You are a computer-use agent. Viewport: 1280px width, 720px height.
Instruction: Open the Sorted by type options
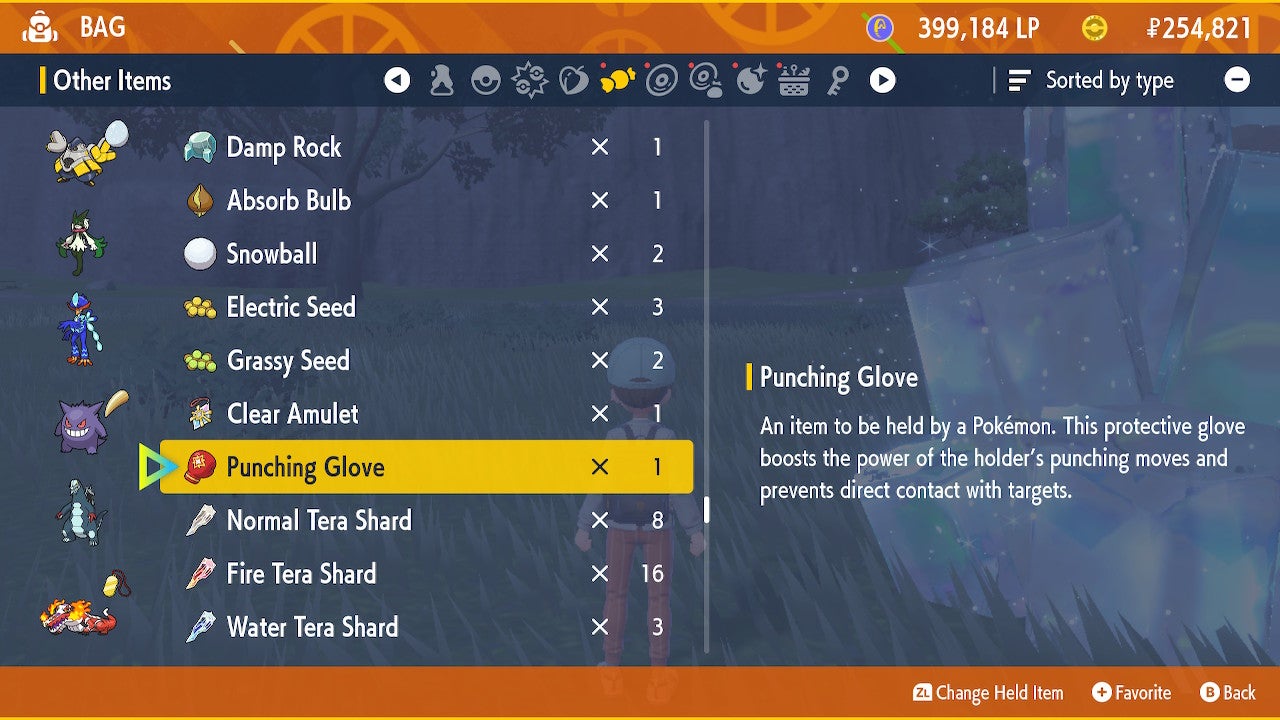click(1090, 80)
